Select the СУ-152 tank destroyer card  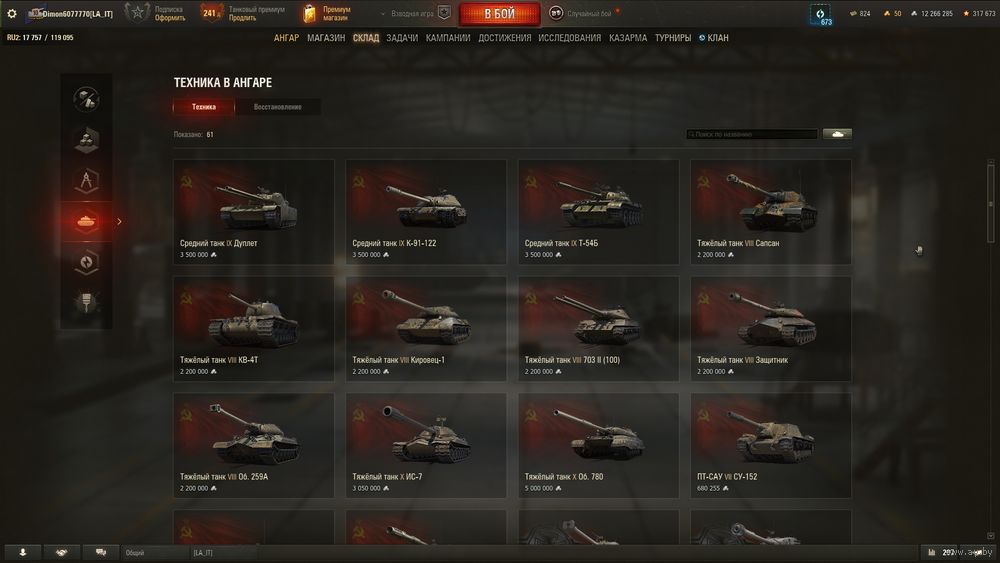coord(771,445)
